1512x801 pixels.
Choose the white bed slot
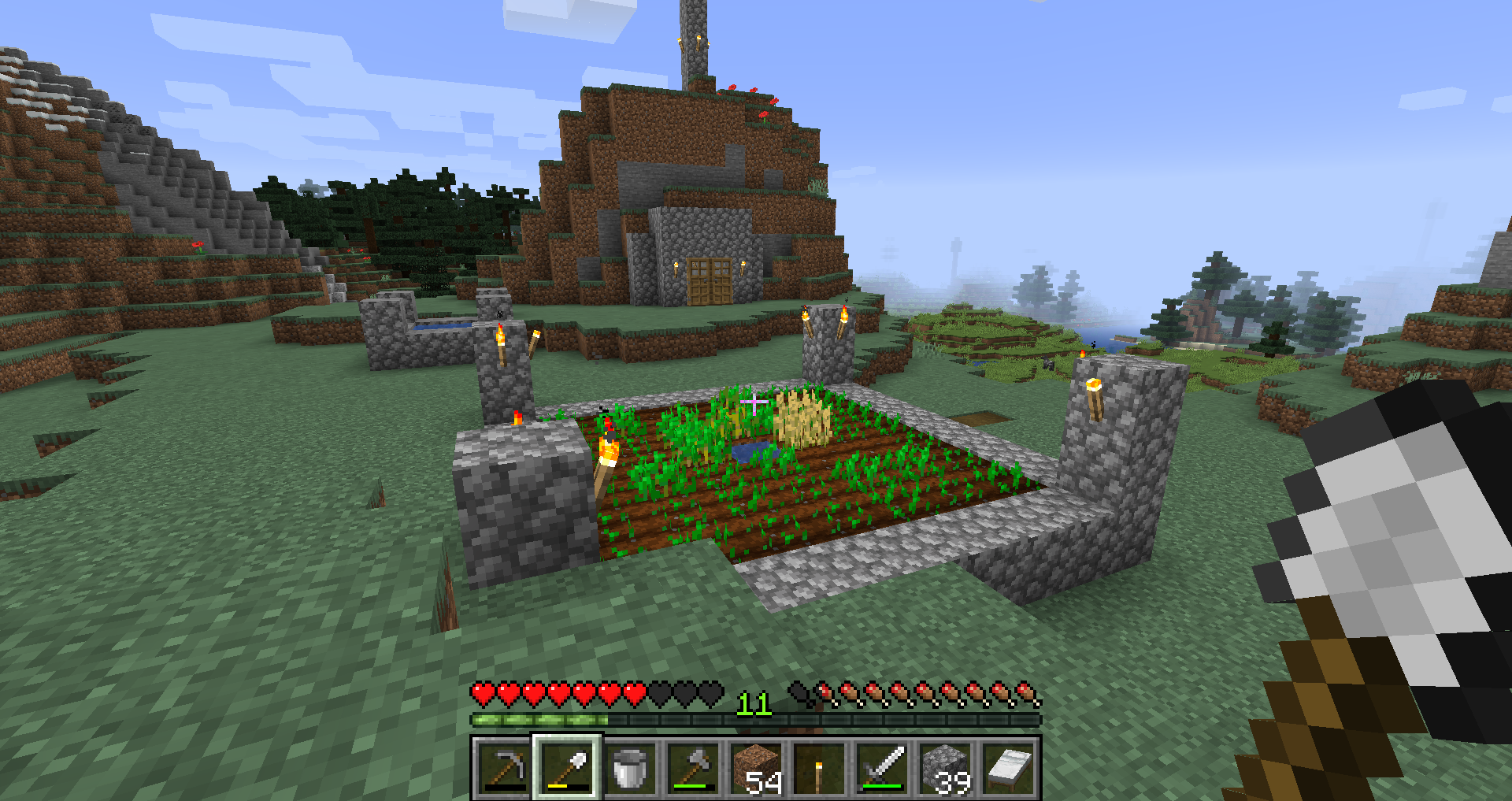point(1008,767)
